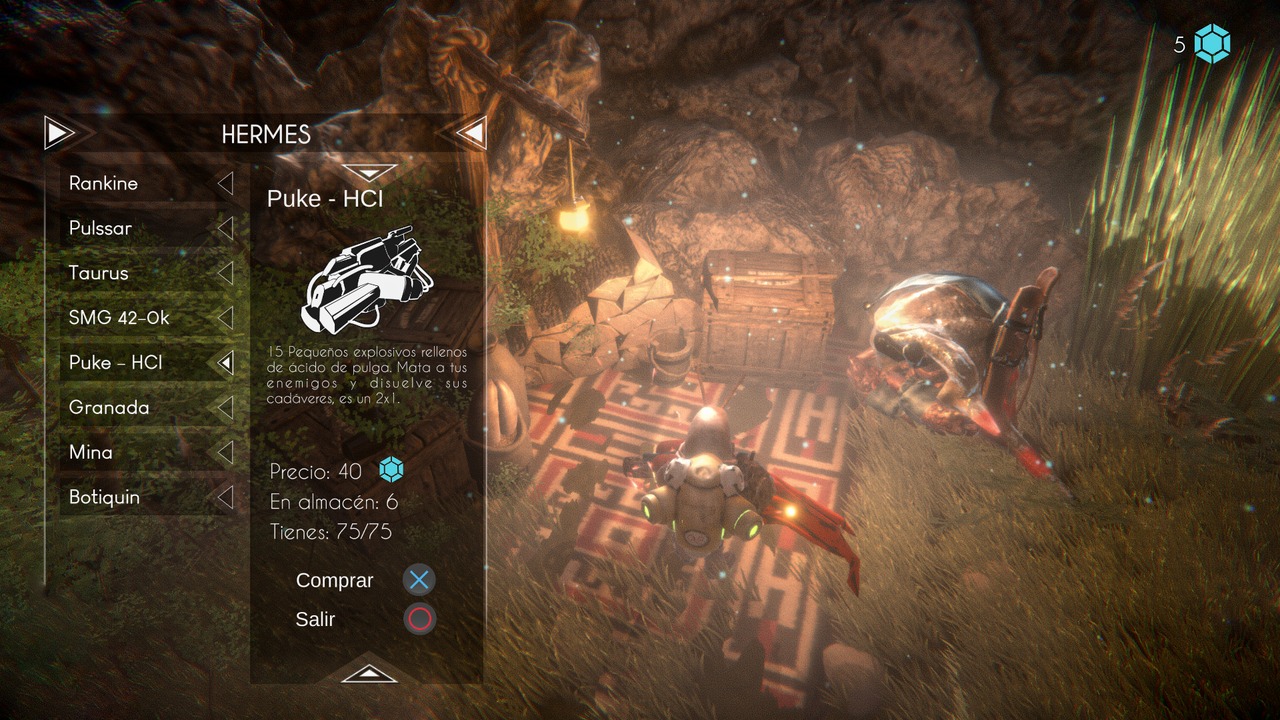Screen dimensions: 1280x720
Task: Select the Puke - HCl entry
Action: click(x=148, y=363)
